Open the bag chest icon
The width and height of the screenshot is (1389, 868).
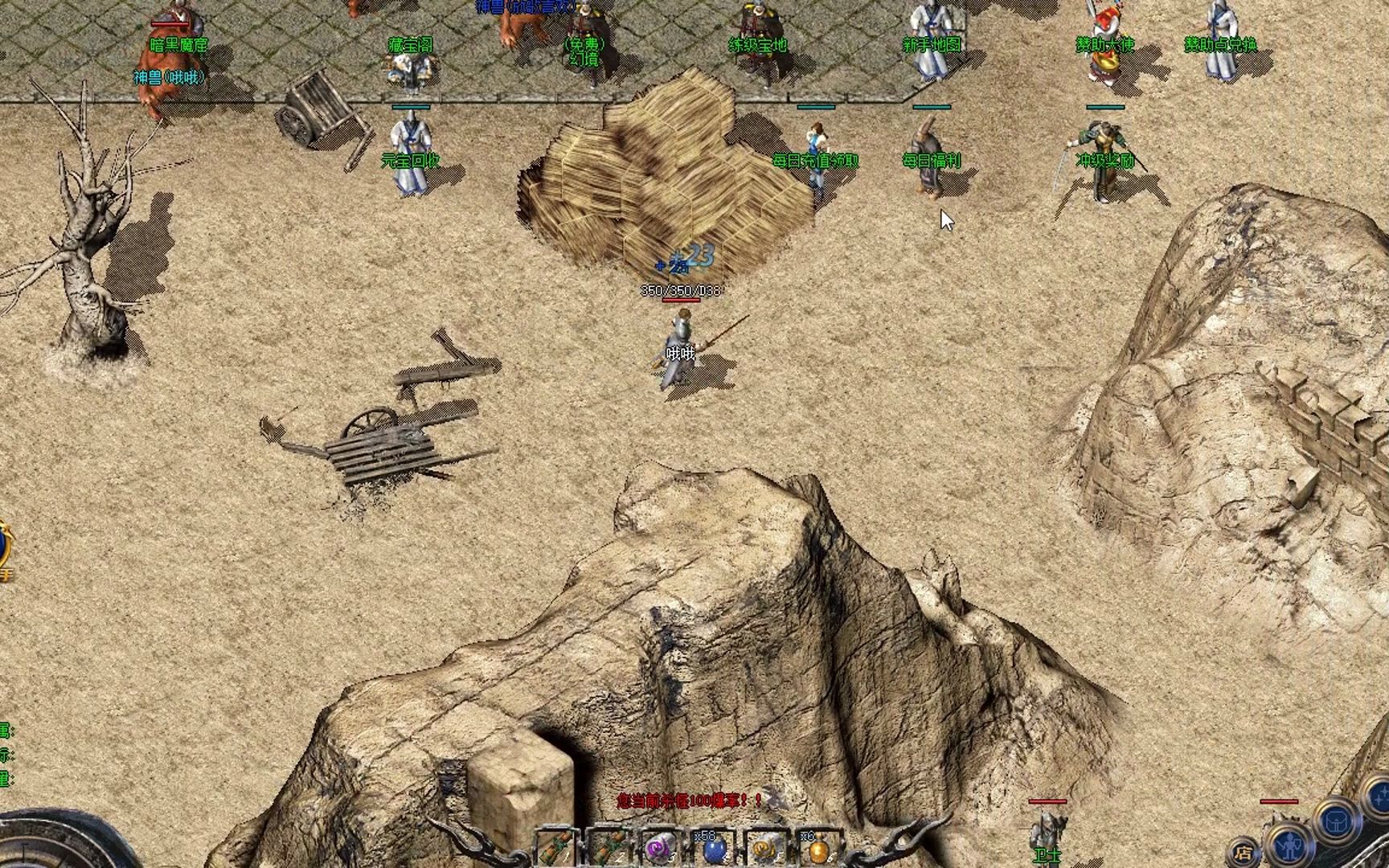pyautogui.click(x=1338, y=822)
